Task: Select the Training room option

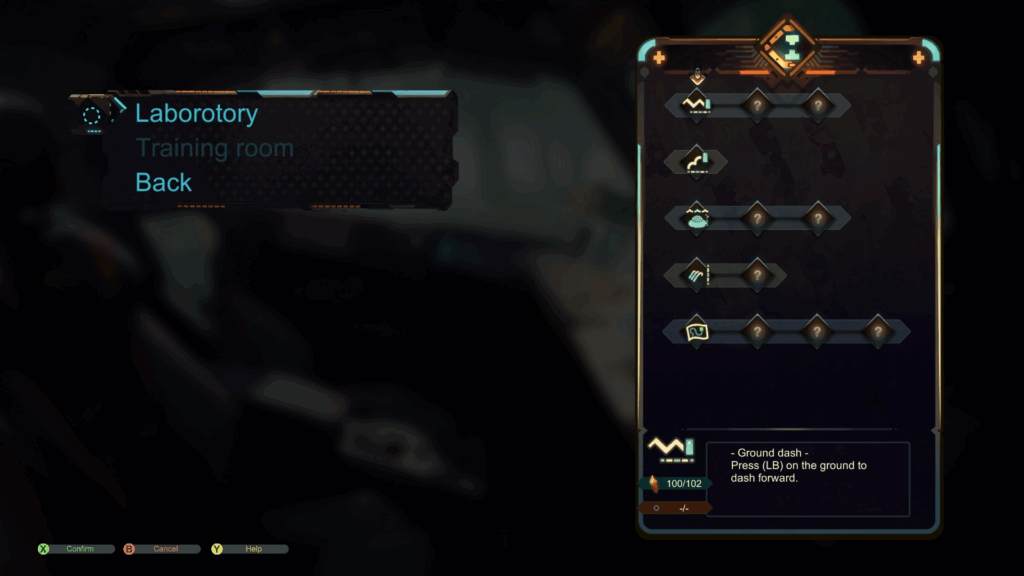Action: pos(214,149)
